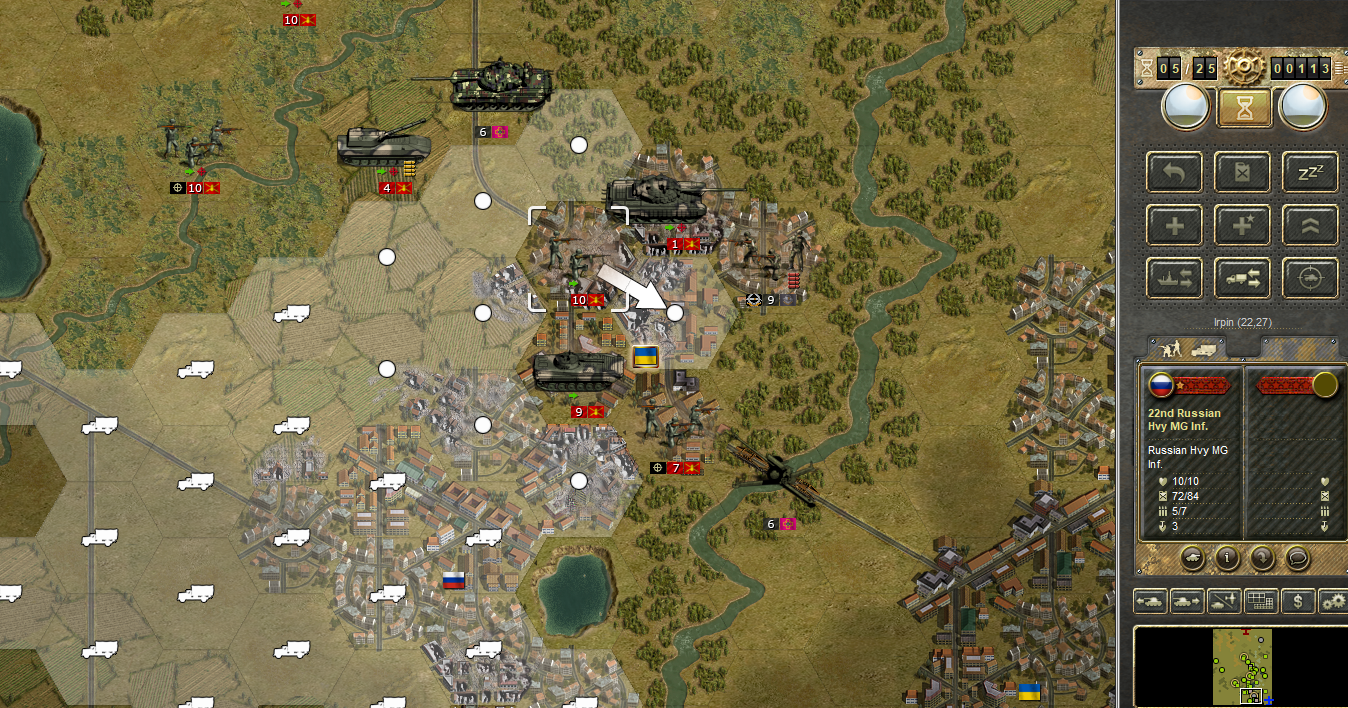The image size is (1348, 708).
Task: Undo the last move with the arrow button
Action: tap(1175, 172)
